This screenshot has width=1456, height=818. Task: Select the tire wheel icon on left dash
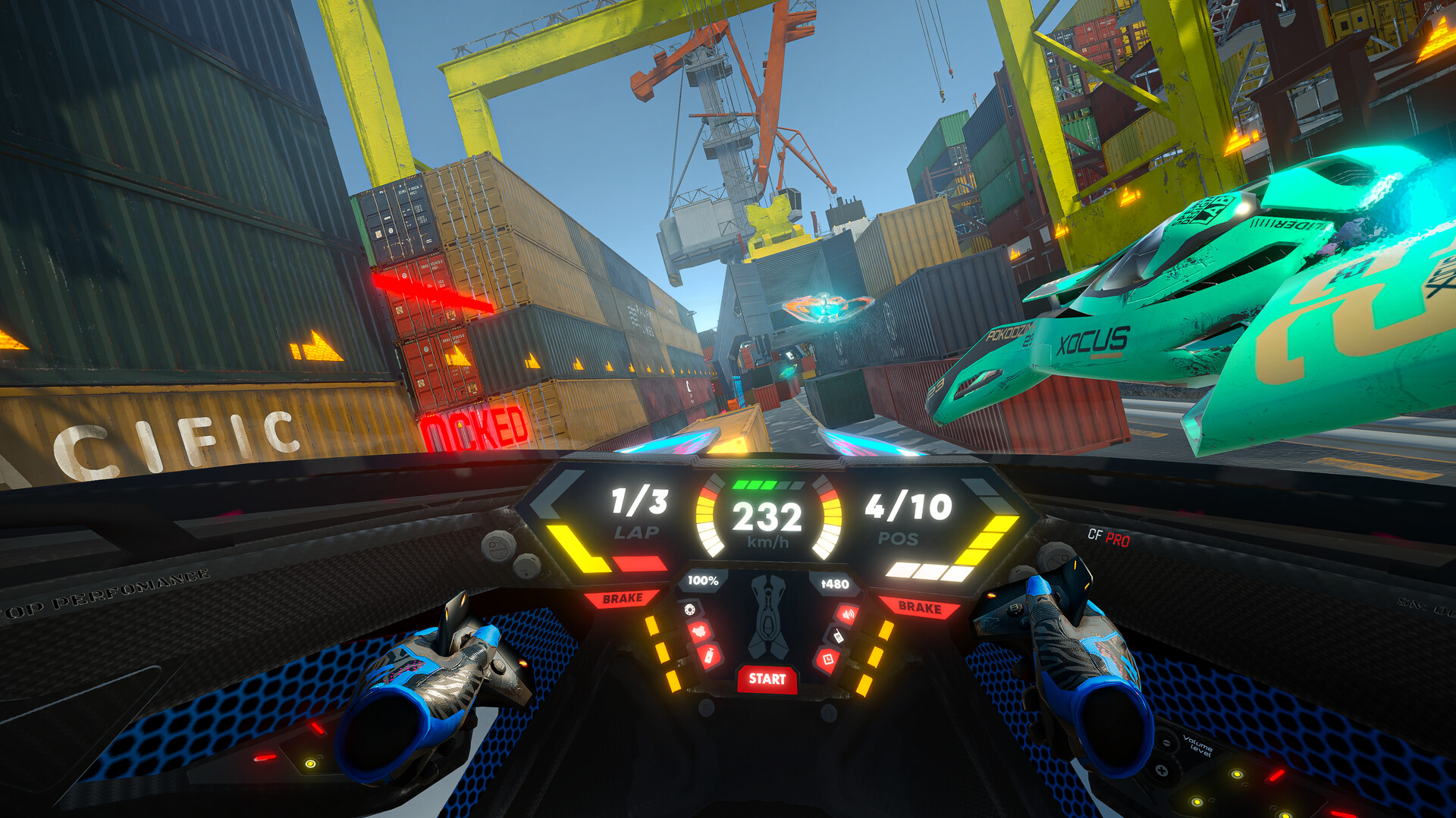690,610
